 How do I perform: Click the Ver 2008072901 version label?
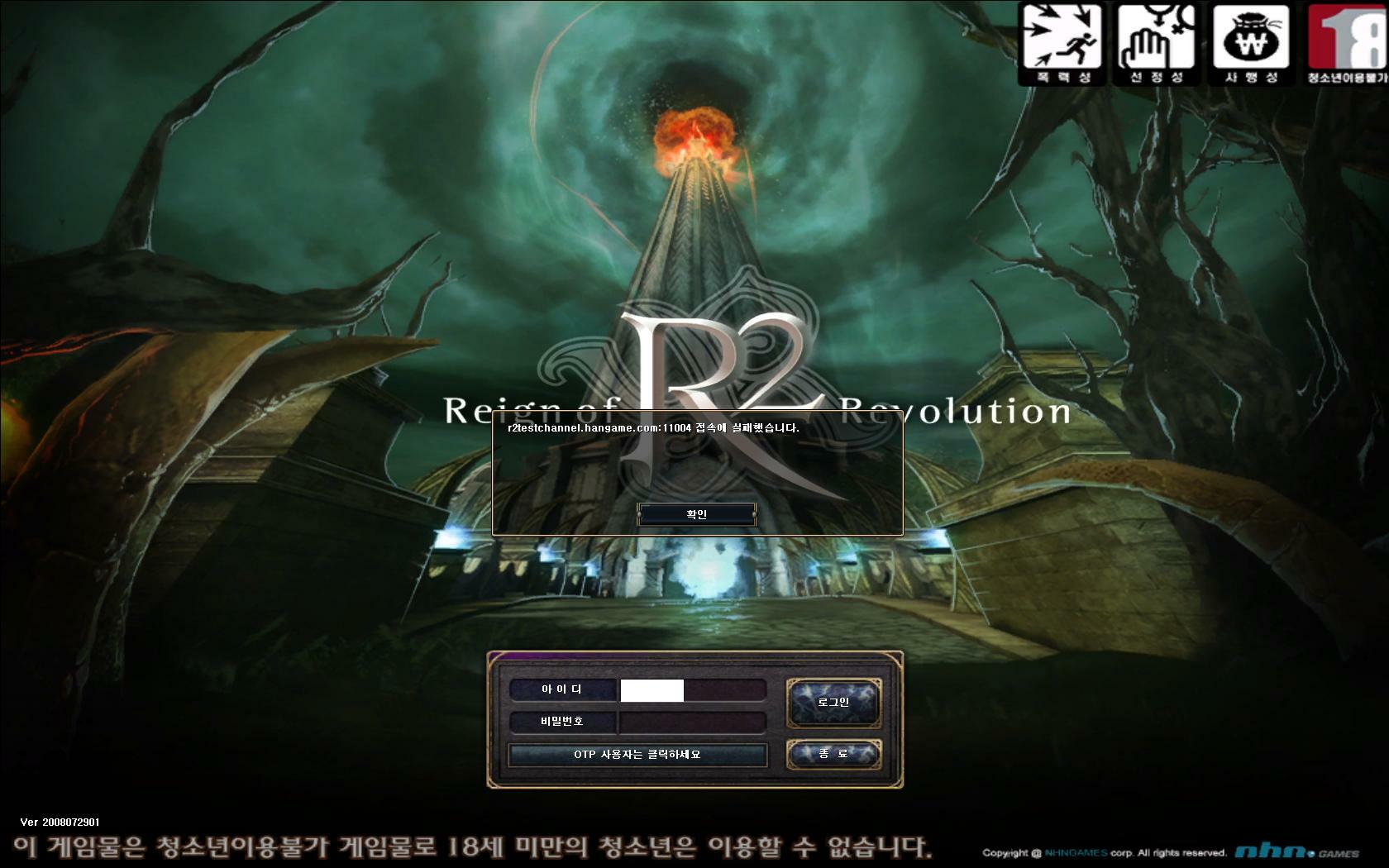58,823
